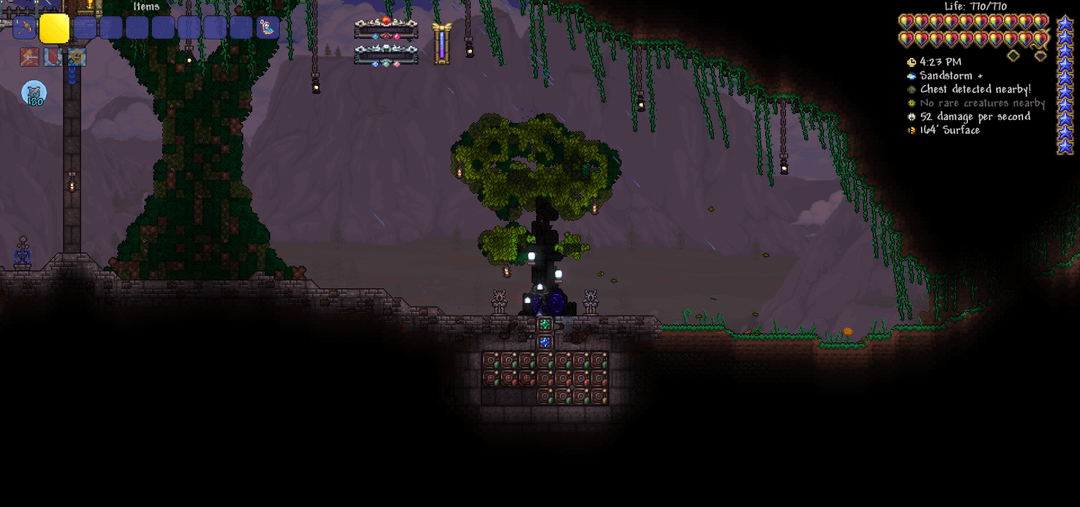Click the round blue icon showing 180
The height and width of the screenshot is (507, 1080).
(34, 93)
